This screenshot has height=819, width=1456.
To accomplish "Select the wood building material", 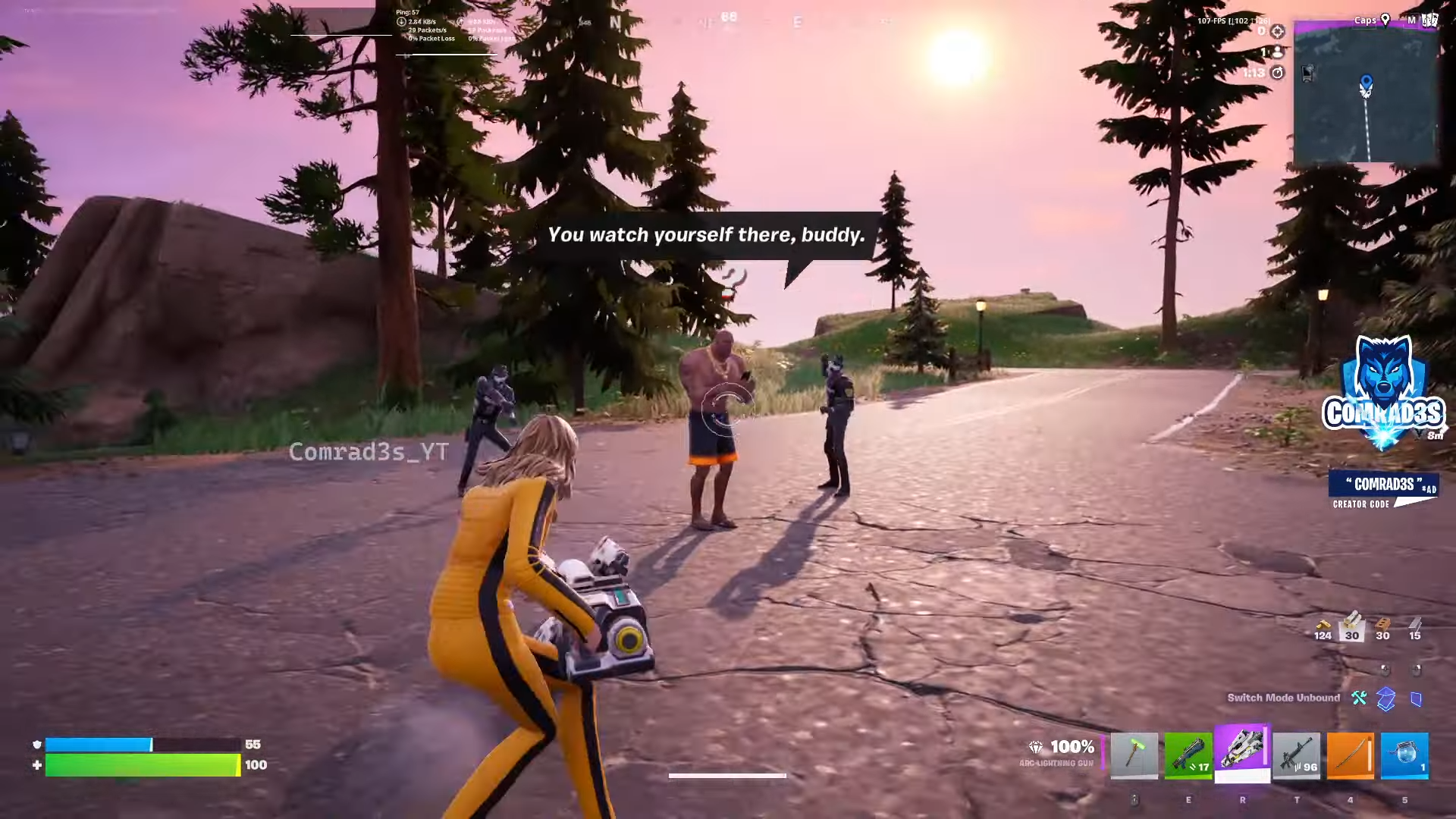I will point(1353,627).
